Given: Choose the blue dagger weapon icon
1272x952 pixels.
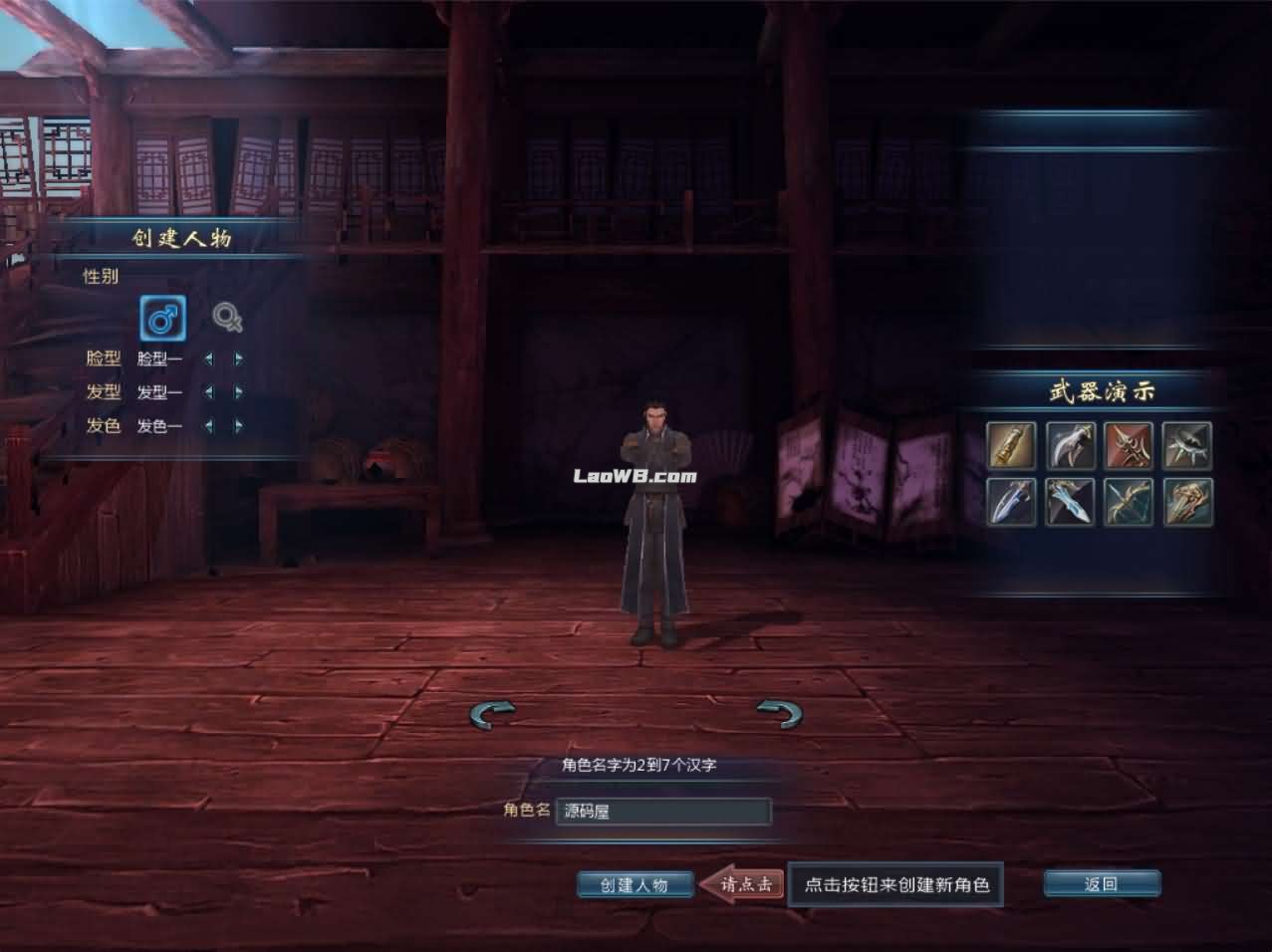Looking at the screenshot, I should coord(1011,501).
